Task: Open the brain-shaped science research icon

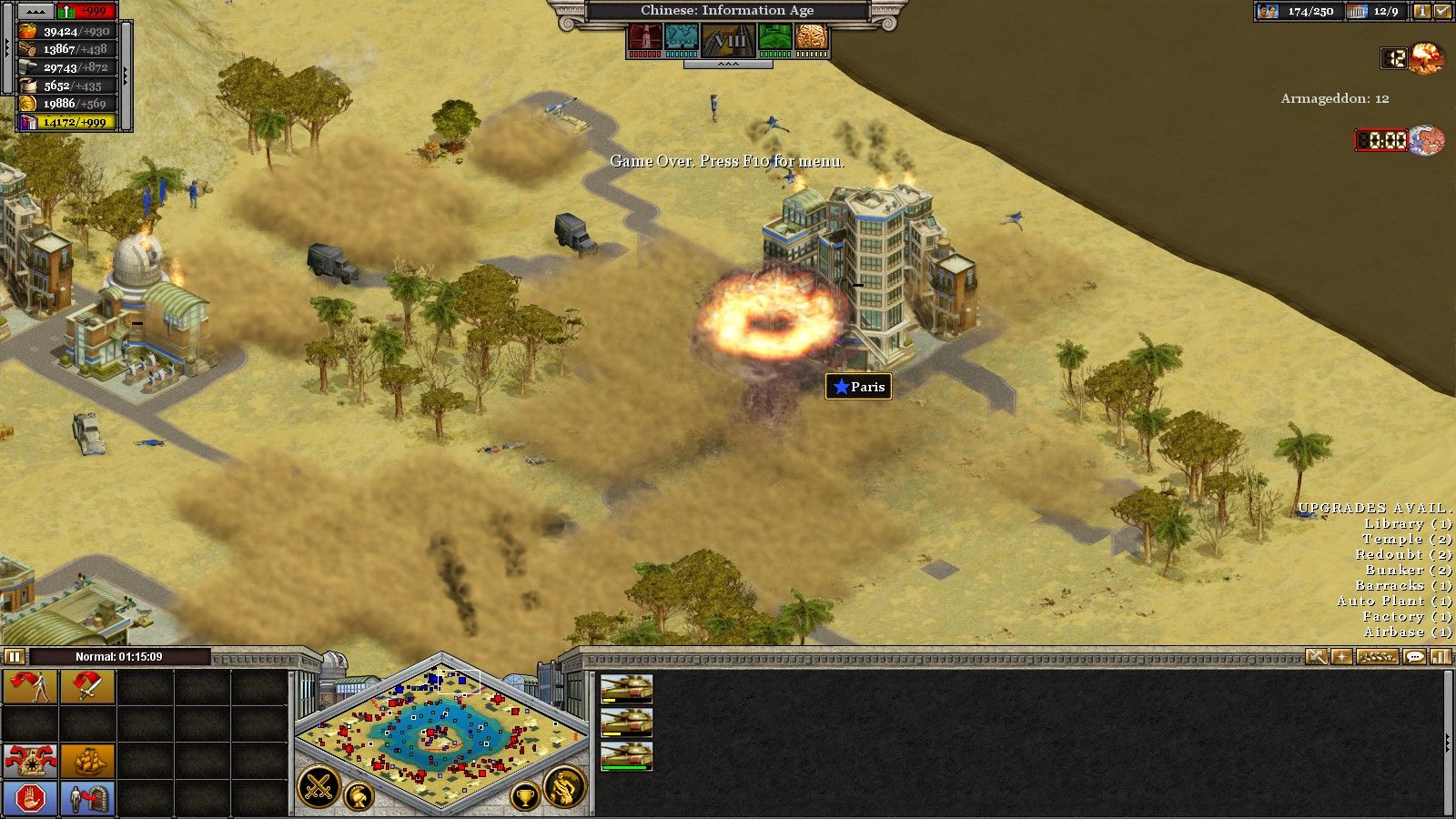Action: click(811, 37)
